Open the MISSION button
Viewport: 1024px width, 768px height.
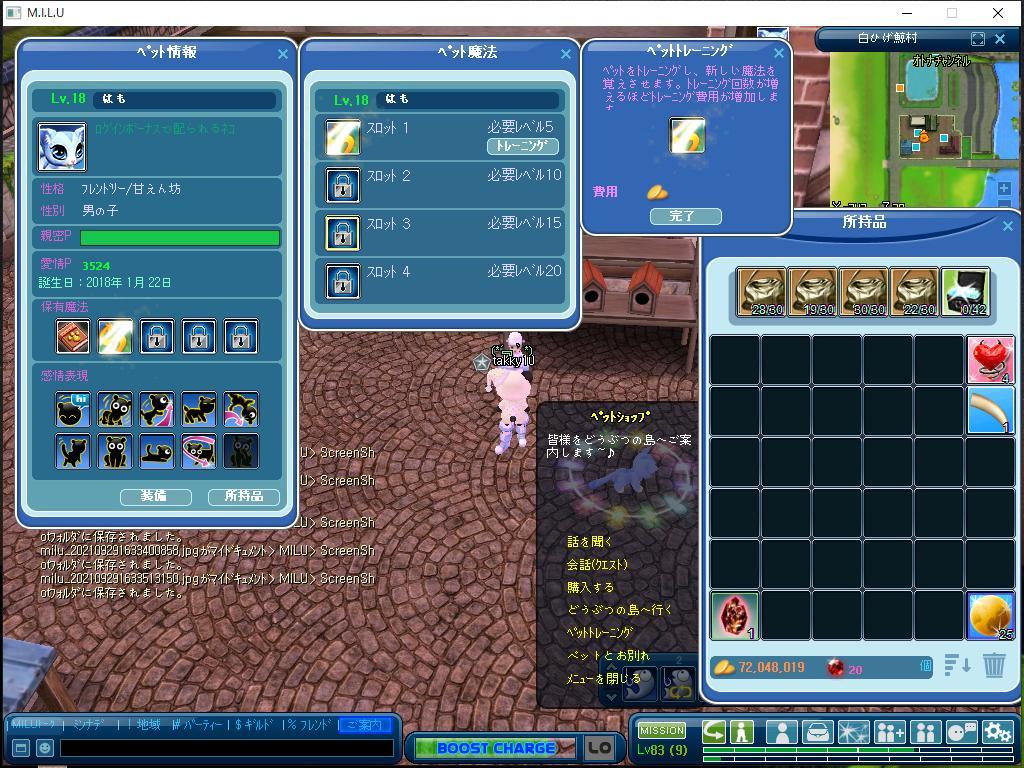point(662,730)
